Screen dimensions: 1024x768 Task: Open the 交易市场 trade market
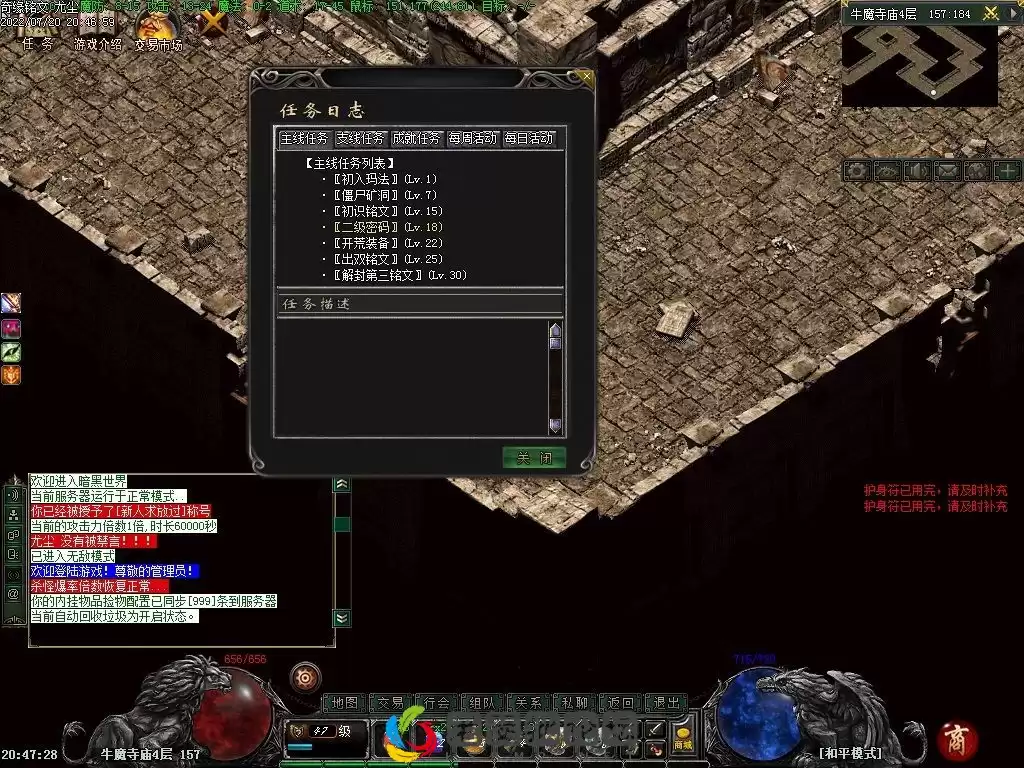(158, 45)
